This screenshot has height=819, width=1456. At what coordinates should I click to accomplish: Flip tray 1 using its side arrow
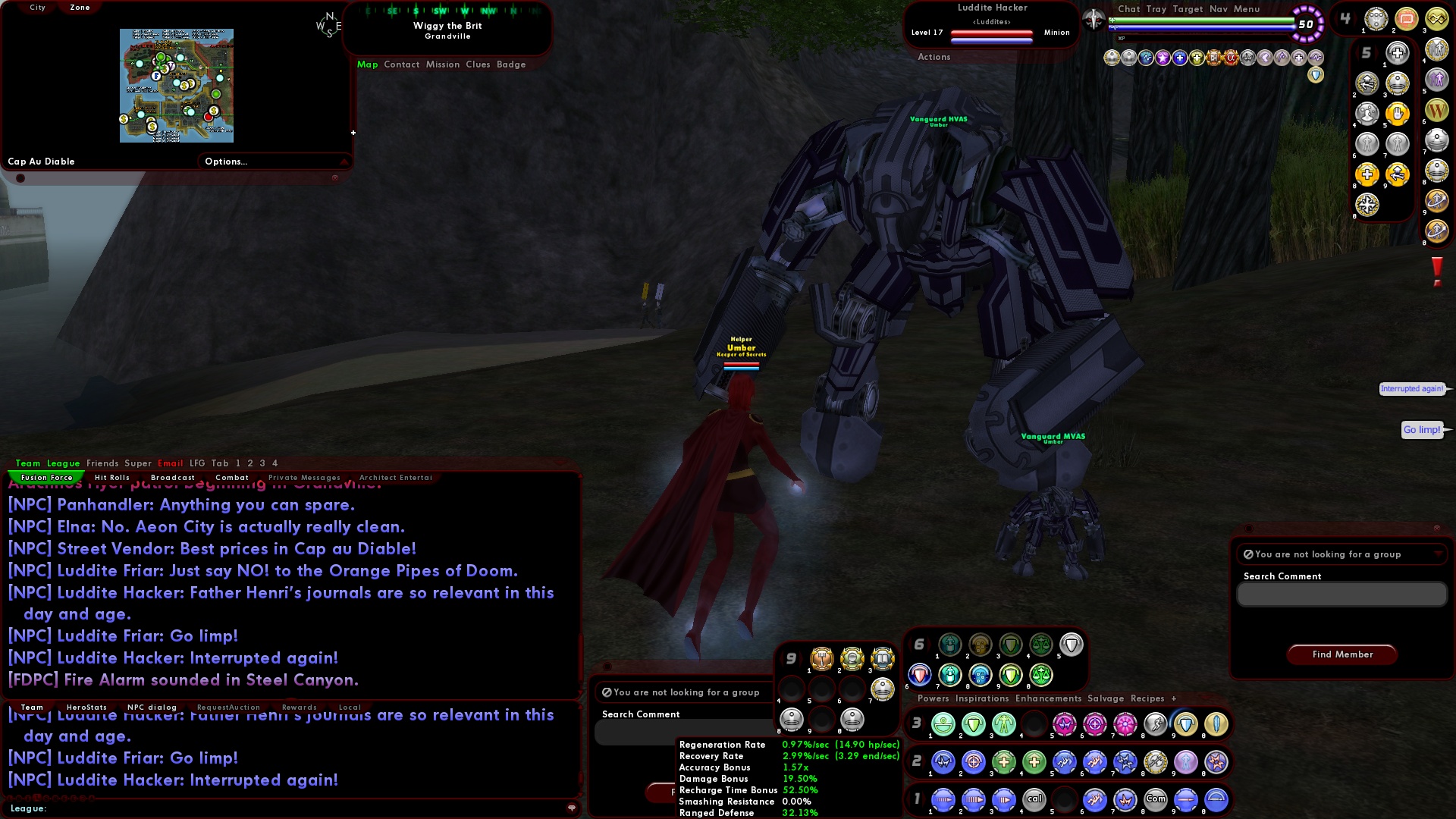coord(923,800)
